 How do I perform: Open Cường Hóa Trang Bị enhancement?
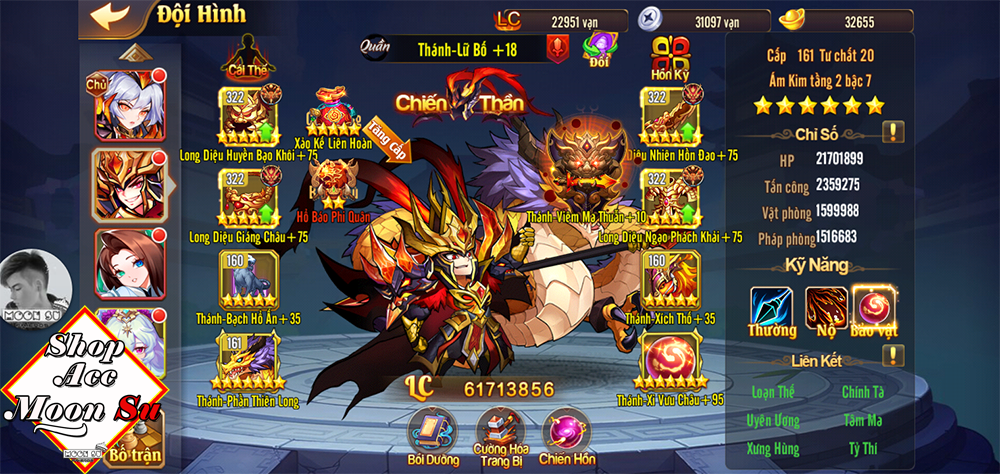tap(501, 430)
